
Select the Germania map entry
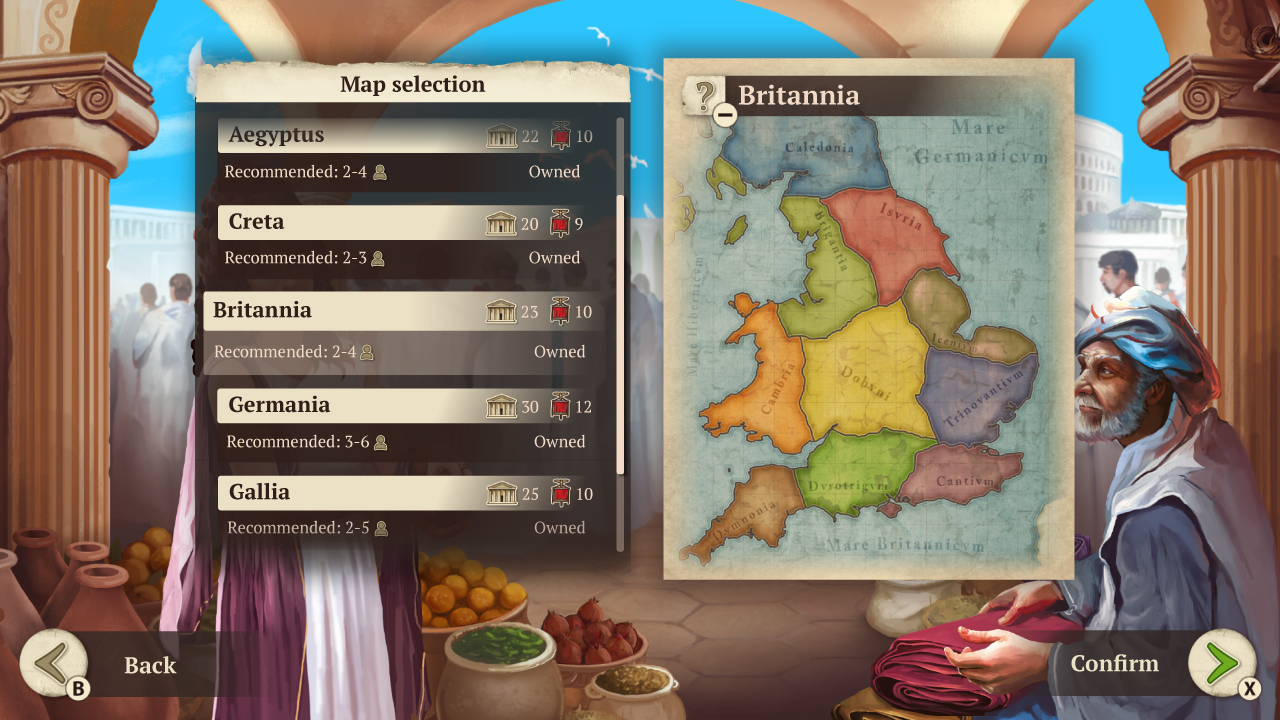pyautogui.click(x=350, y=406)
